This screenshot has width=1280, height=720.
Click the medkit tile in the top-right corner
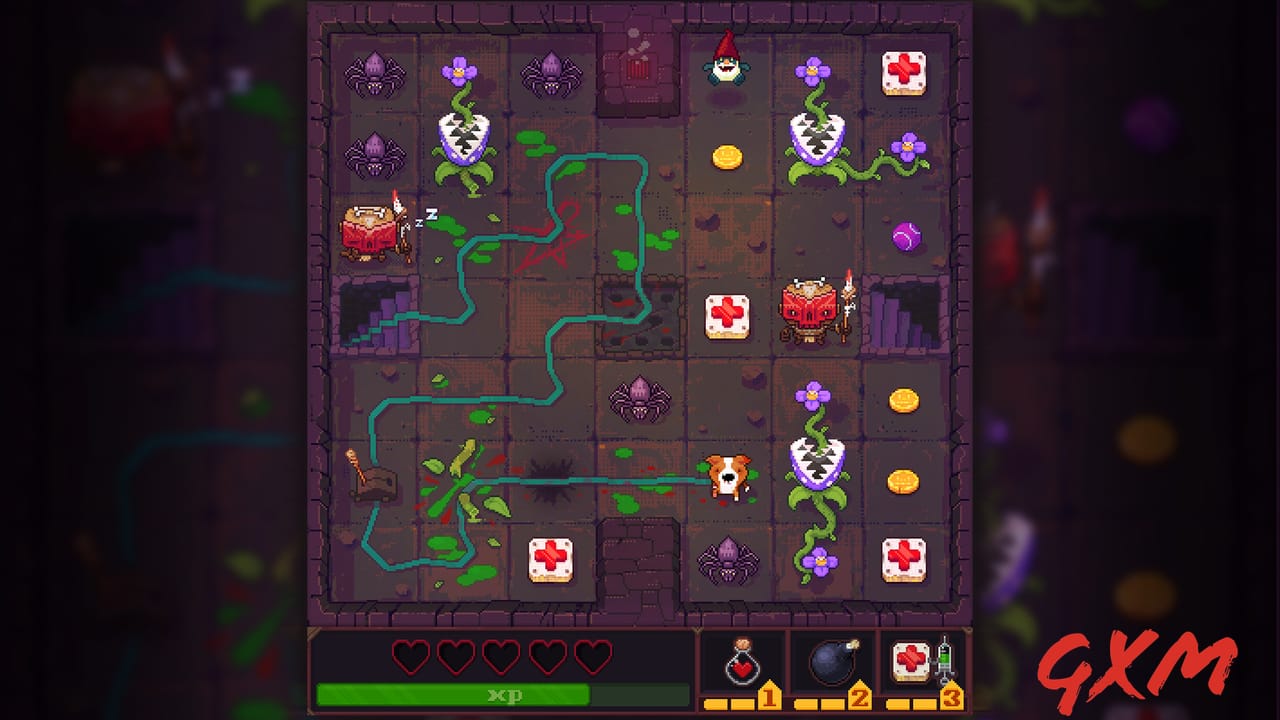905,73
